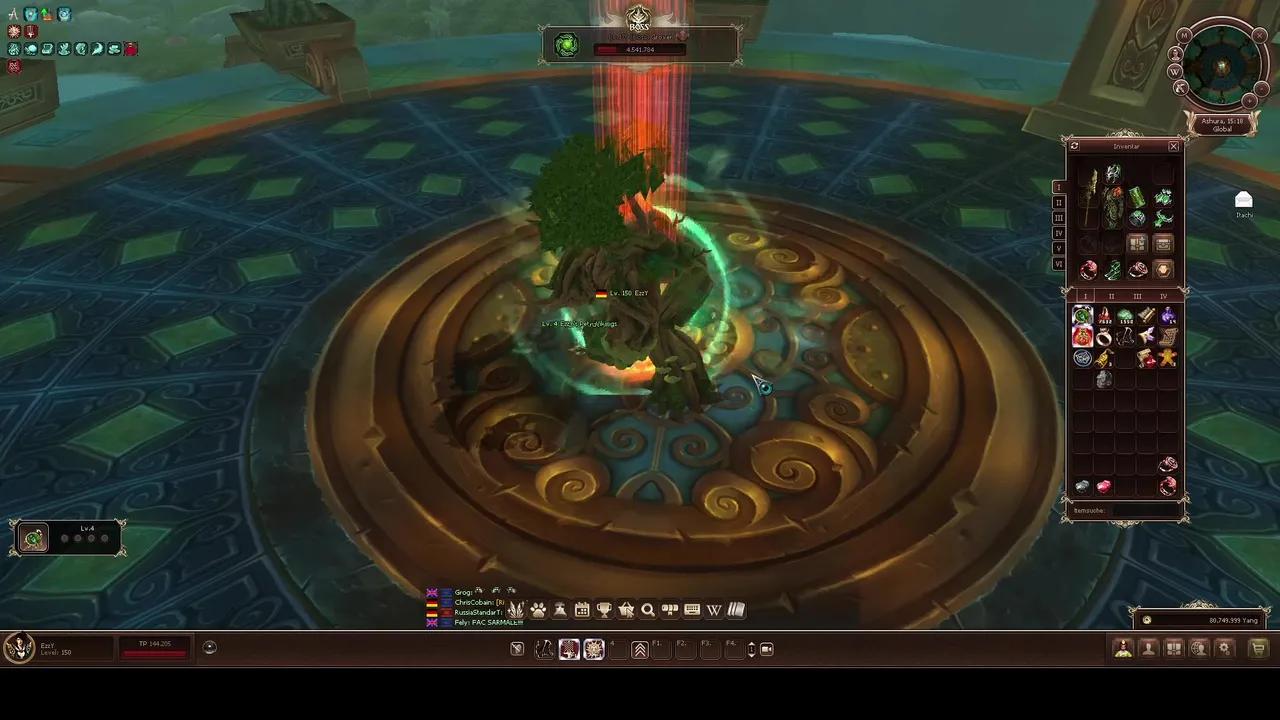Open the settings gear icon at bottom right
The width and height of the screenshot is (1280, 720).
(1224, 648)
